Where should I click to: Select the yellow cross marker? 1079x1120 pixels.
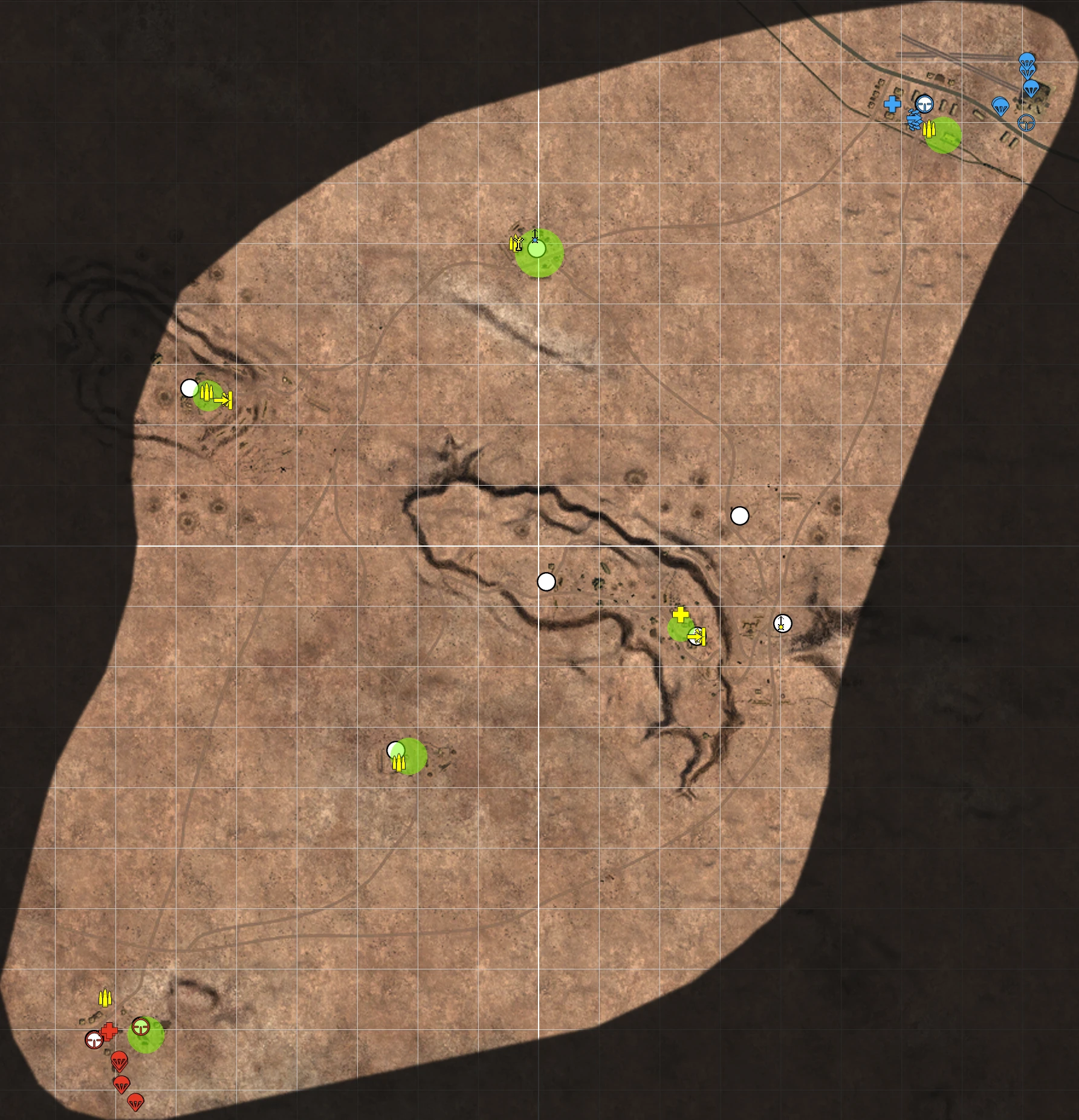point(681,614)
